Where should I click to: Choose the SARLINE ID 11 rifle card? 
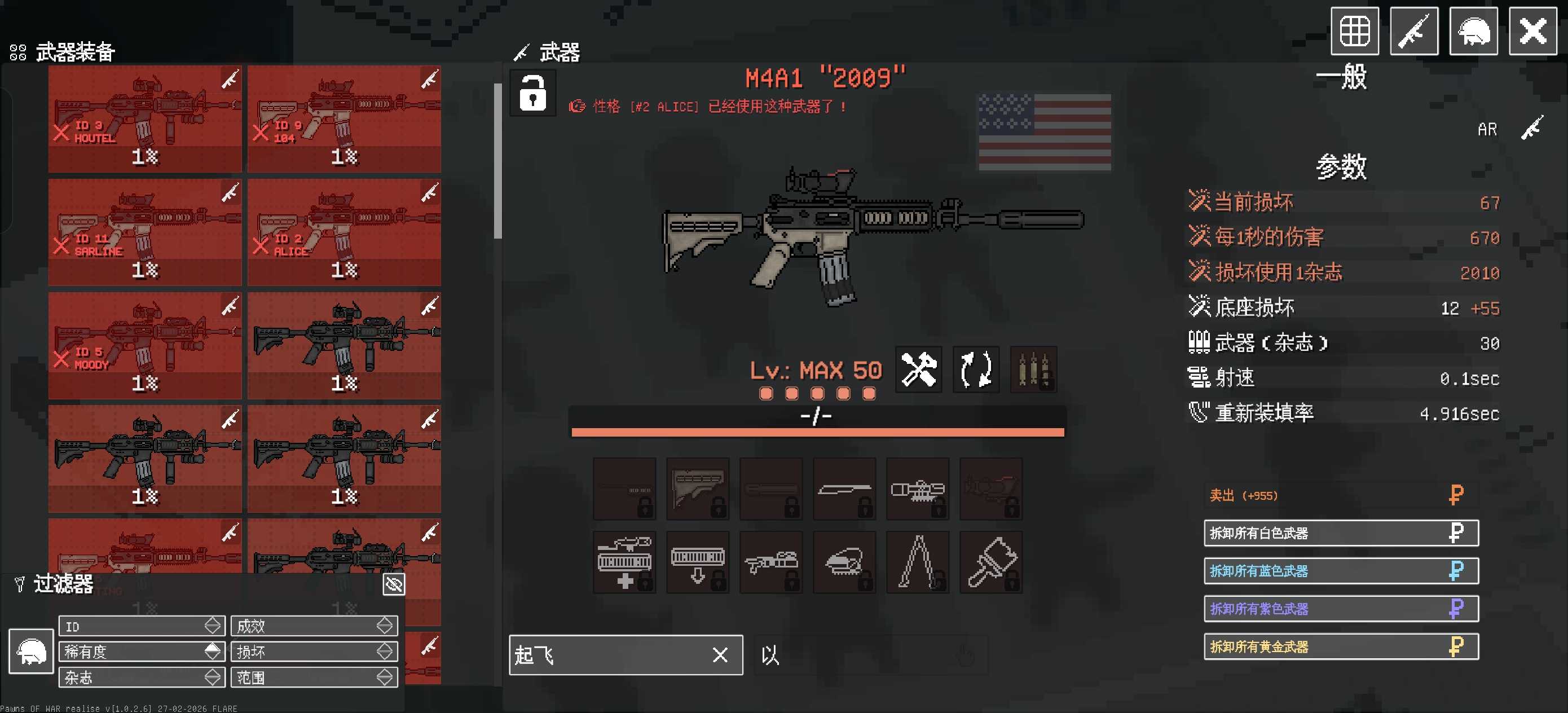tap(145, 232)
